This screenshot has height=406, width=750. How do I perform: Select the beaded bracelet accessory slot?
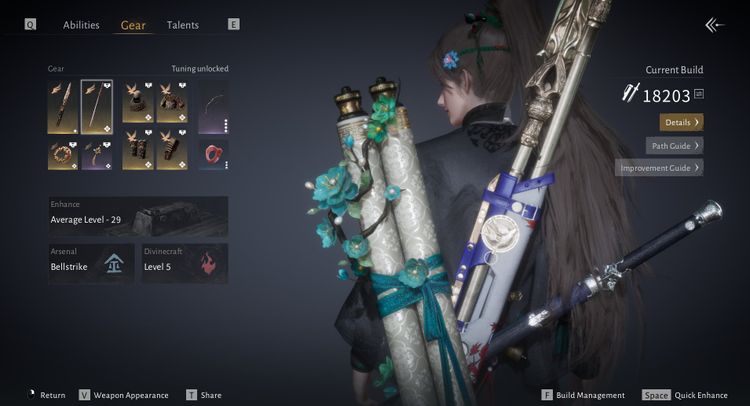coord(63,154)
